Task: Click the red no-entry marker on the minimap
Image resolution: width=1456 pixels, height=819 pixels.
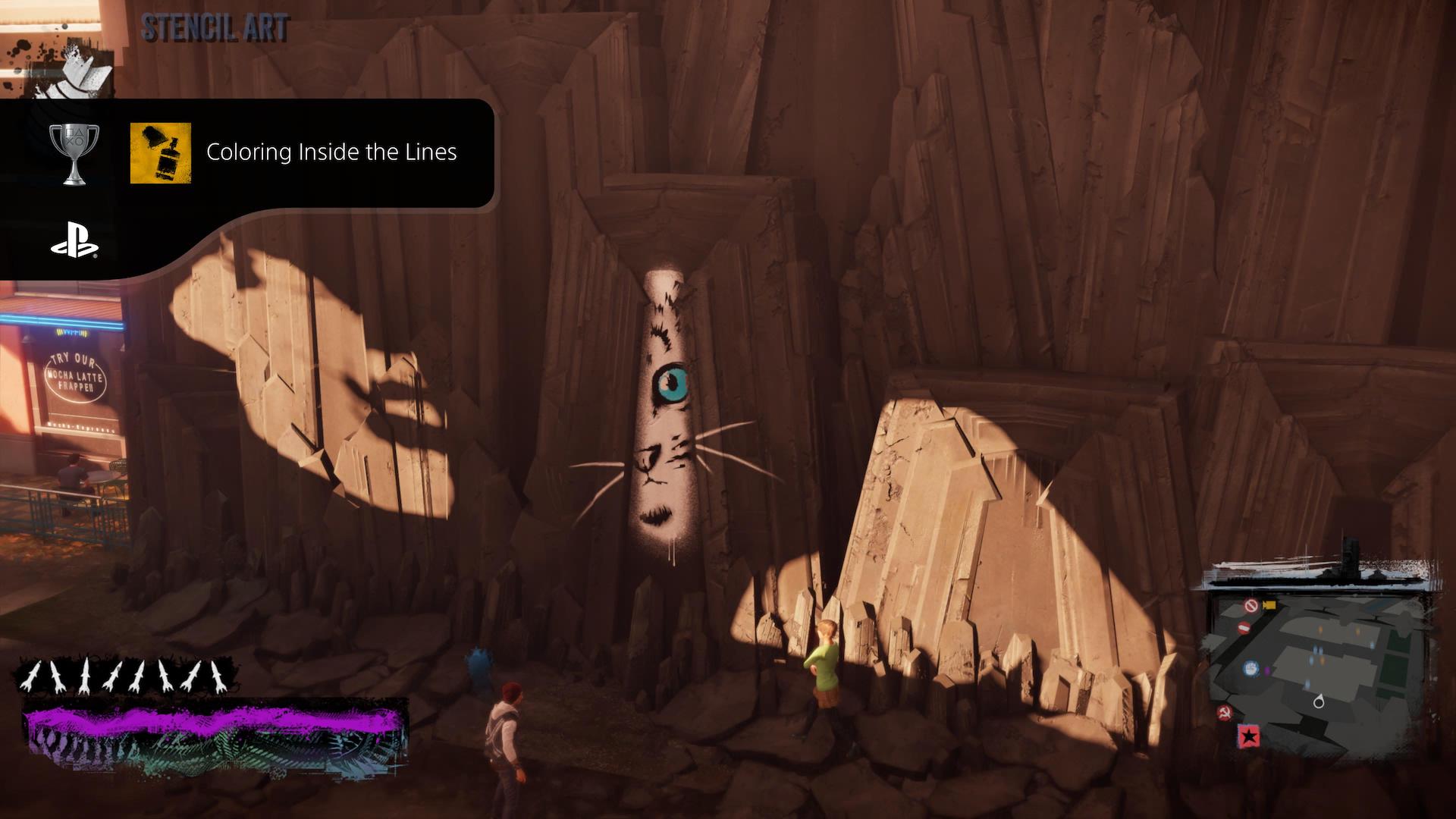Action: (x=1244, y=628)
